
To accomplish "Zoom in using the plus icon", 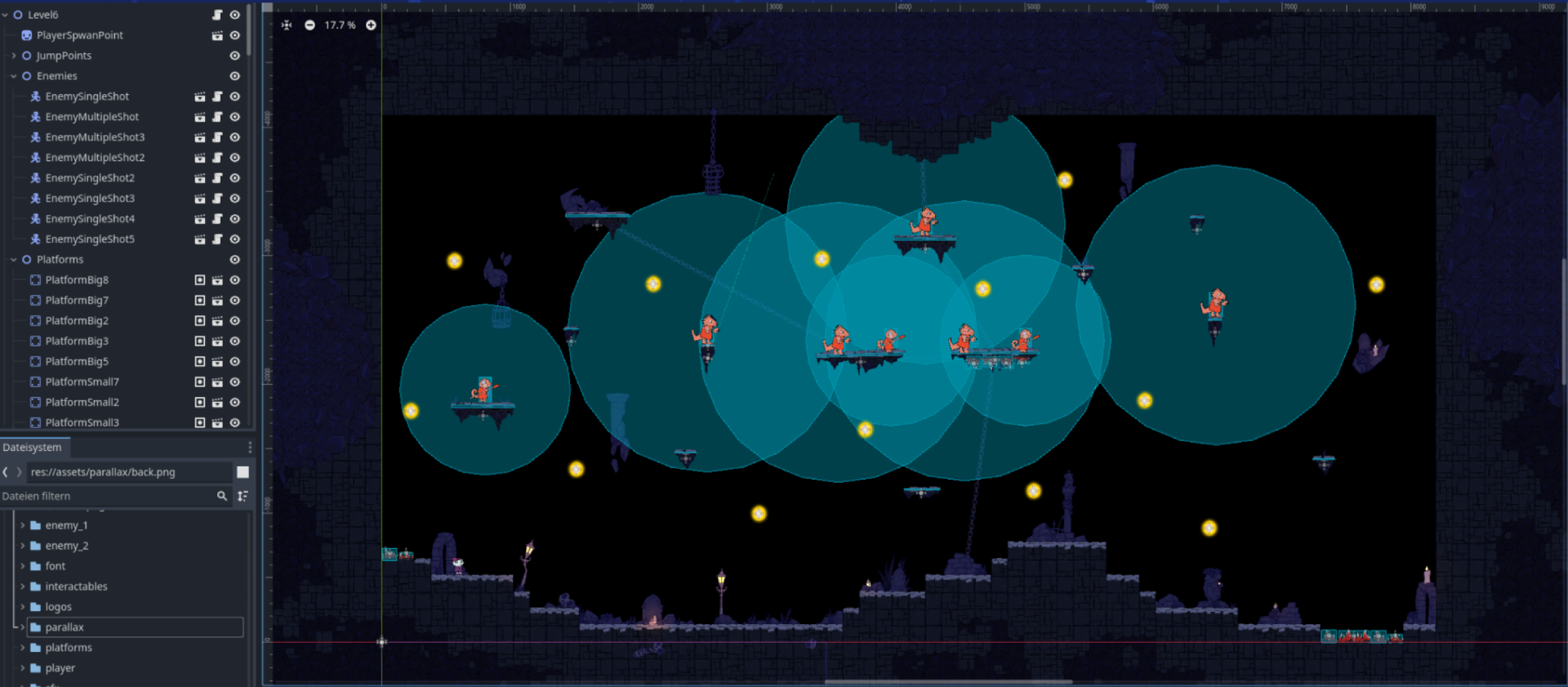I will [x=371, y=25].
